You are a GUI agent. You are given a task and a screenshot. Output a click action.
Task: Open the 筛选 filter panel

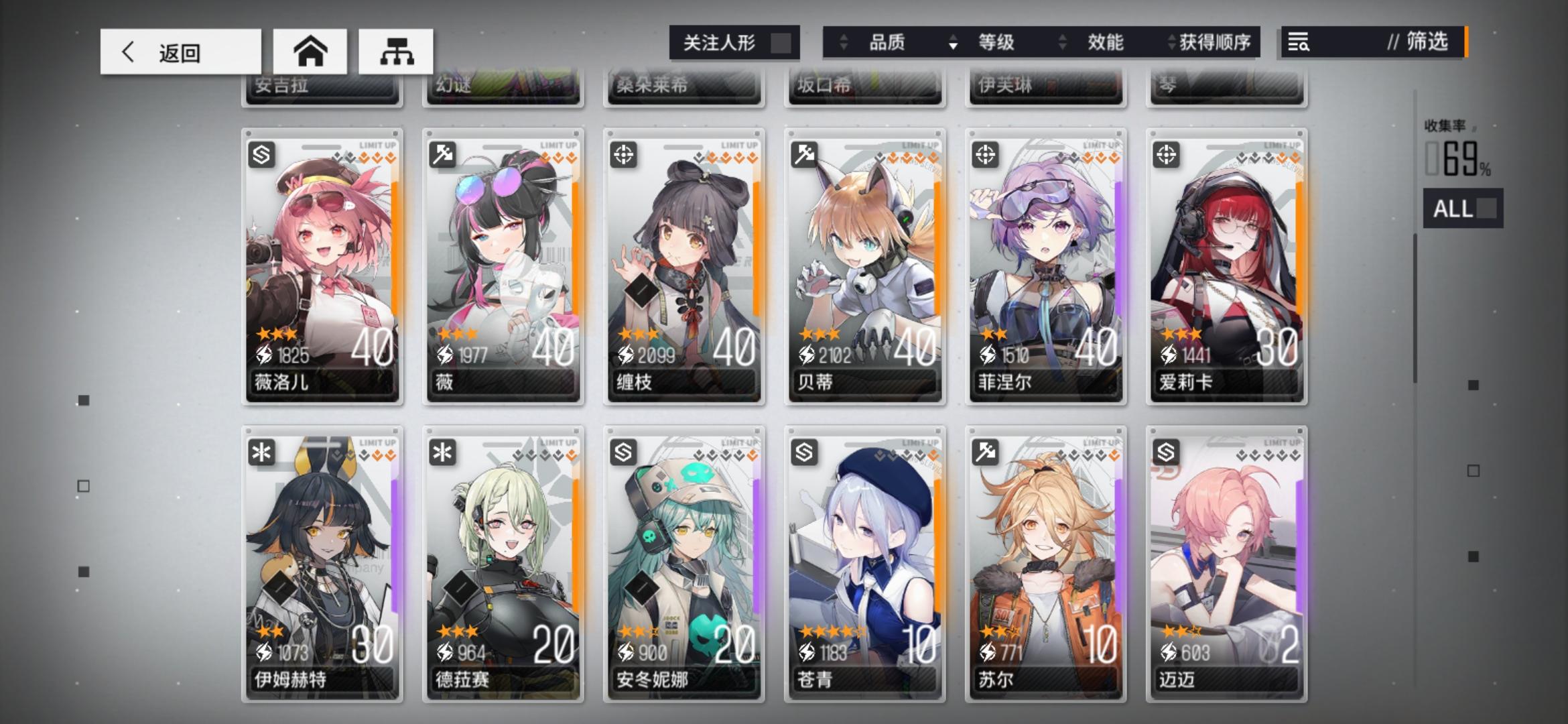(x=1422, y=42)
